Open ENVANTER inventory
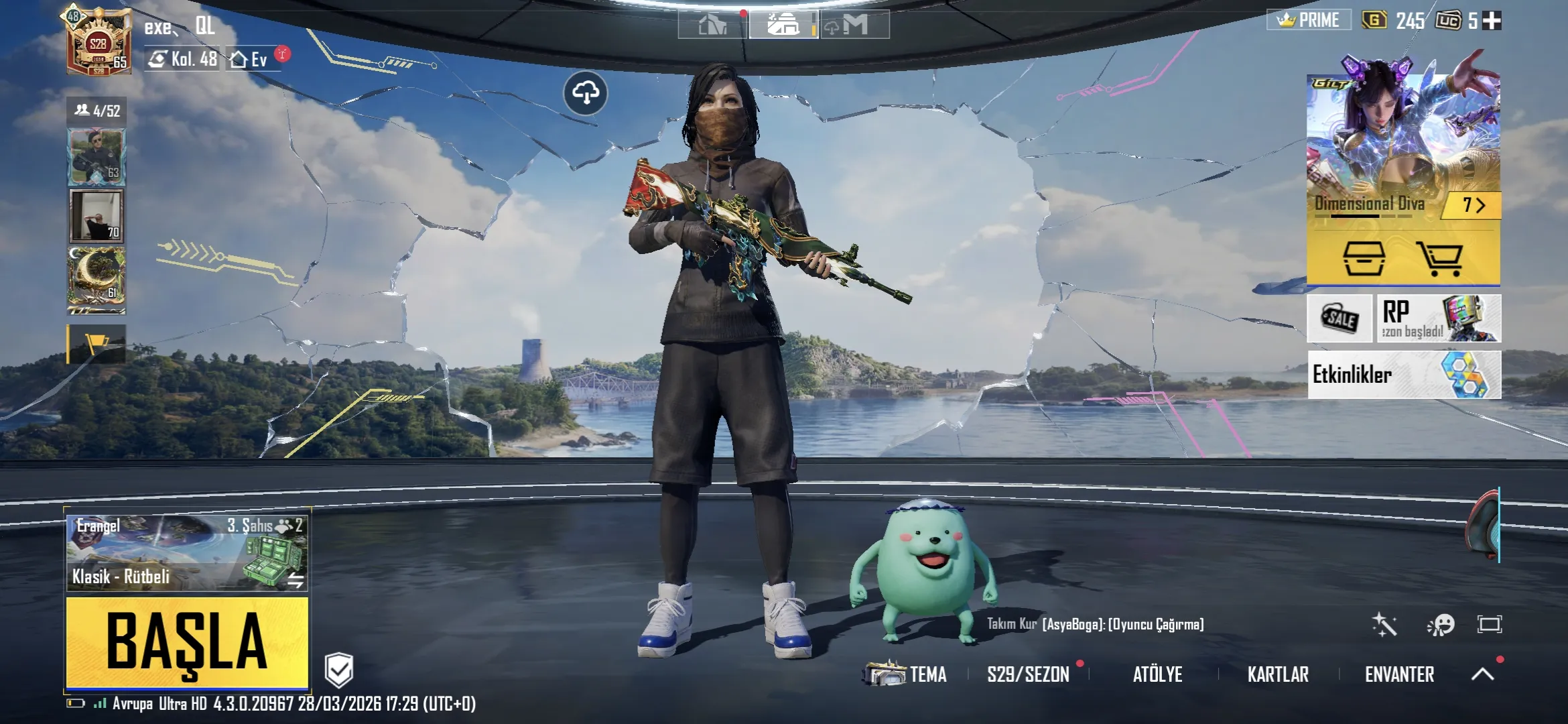This screenshot has width=1568, height=724. [x=1399, y=674]
